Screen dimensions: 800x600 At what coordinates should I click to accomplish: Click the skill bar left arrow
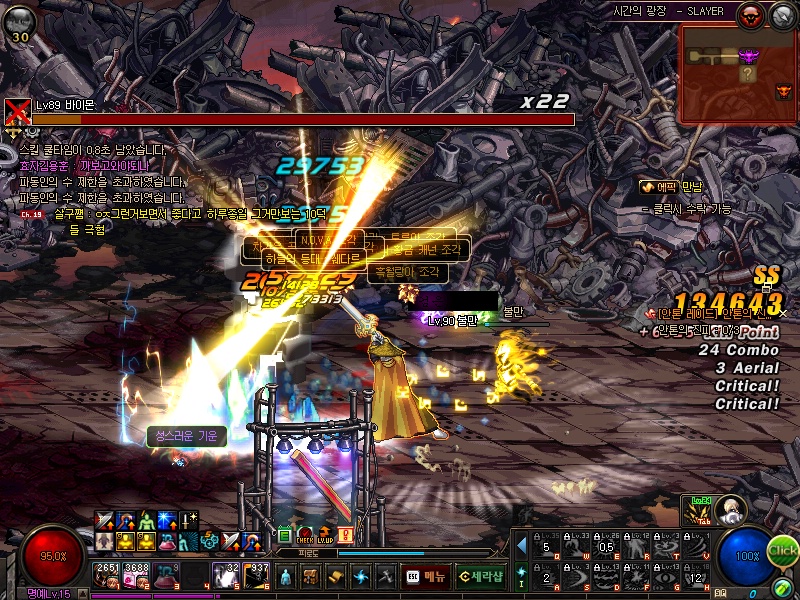pyautogui.click(x=521, y=545)
